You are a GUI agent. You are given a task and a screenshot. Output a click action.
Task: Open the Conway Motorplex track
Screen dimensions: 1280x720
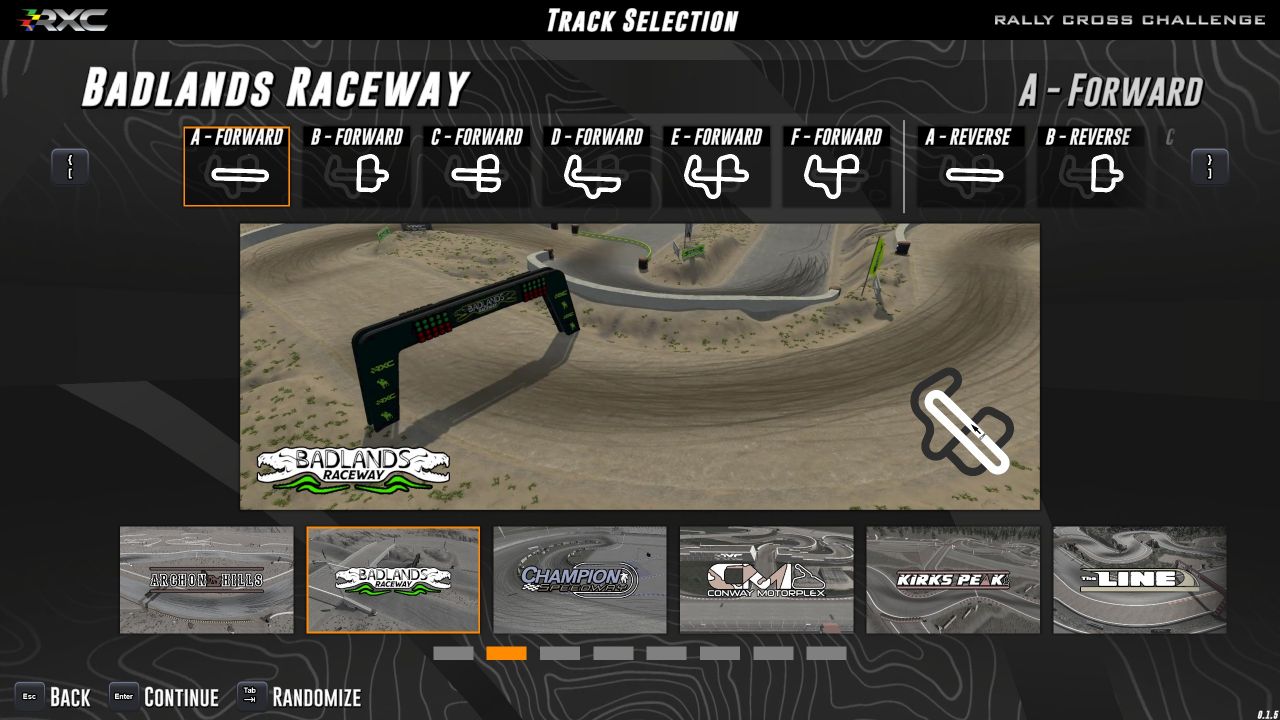[x=767, y=580]
